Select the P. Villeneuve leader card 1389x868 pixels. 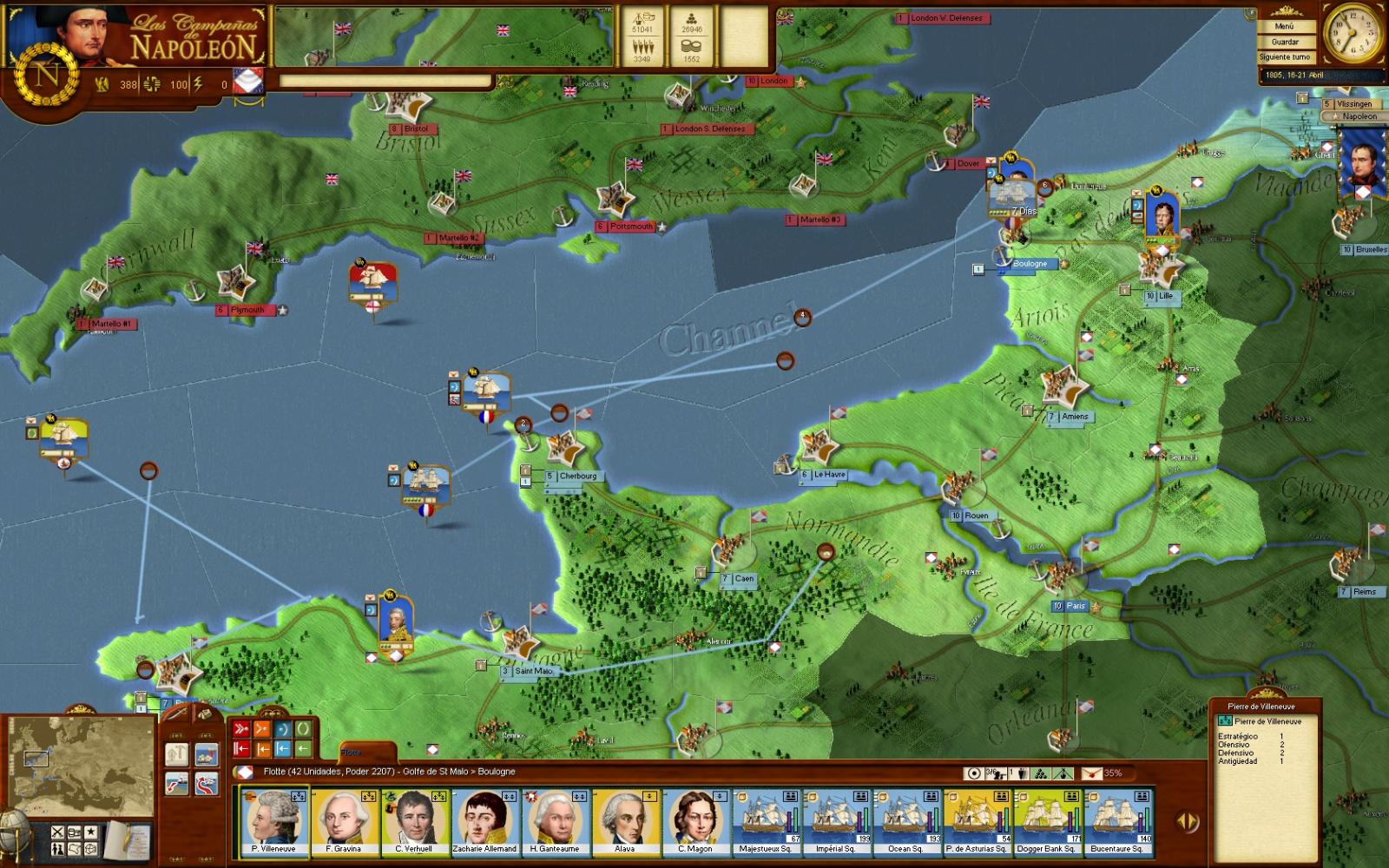[273, 821]
